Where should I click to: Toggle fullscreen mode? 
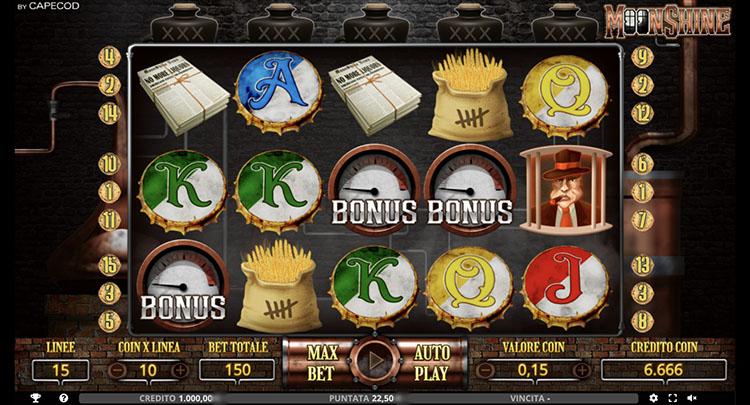tap(673, 398)
